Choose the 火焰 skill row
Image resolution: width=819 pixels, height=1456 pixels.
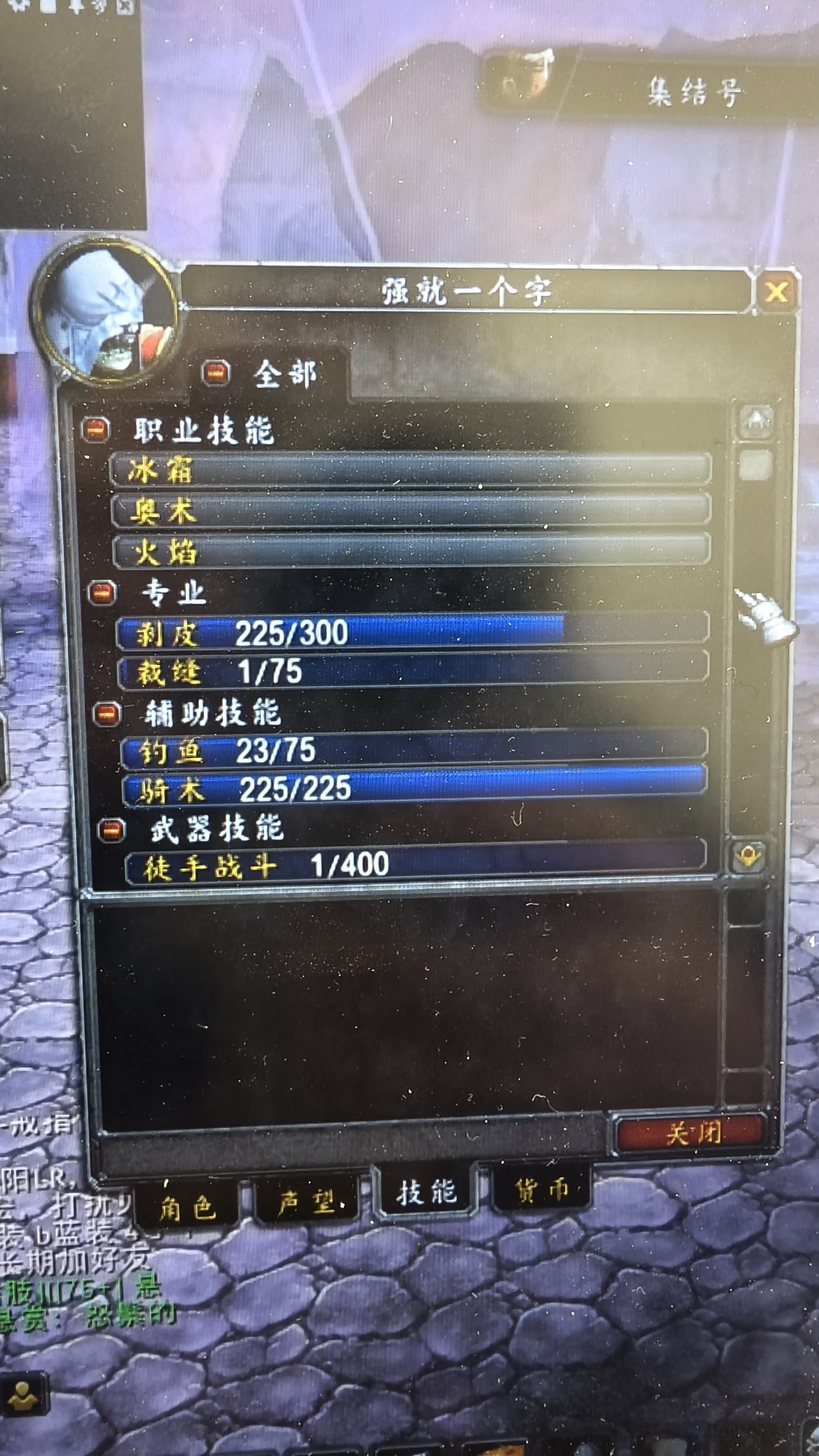click(411, 551)
